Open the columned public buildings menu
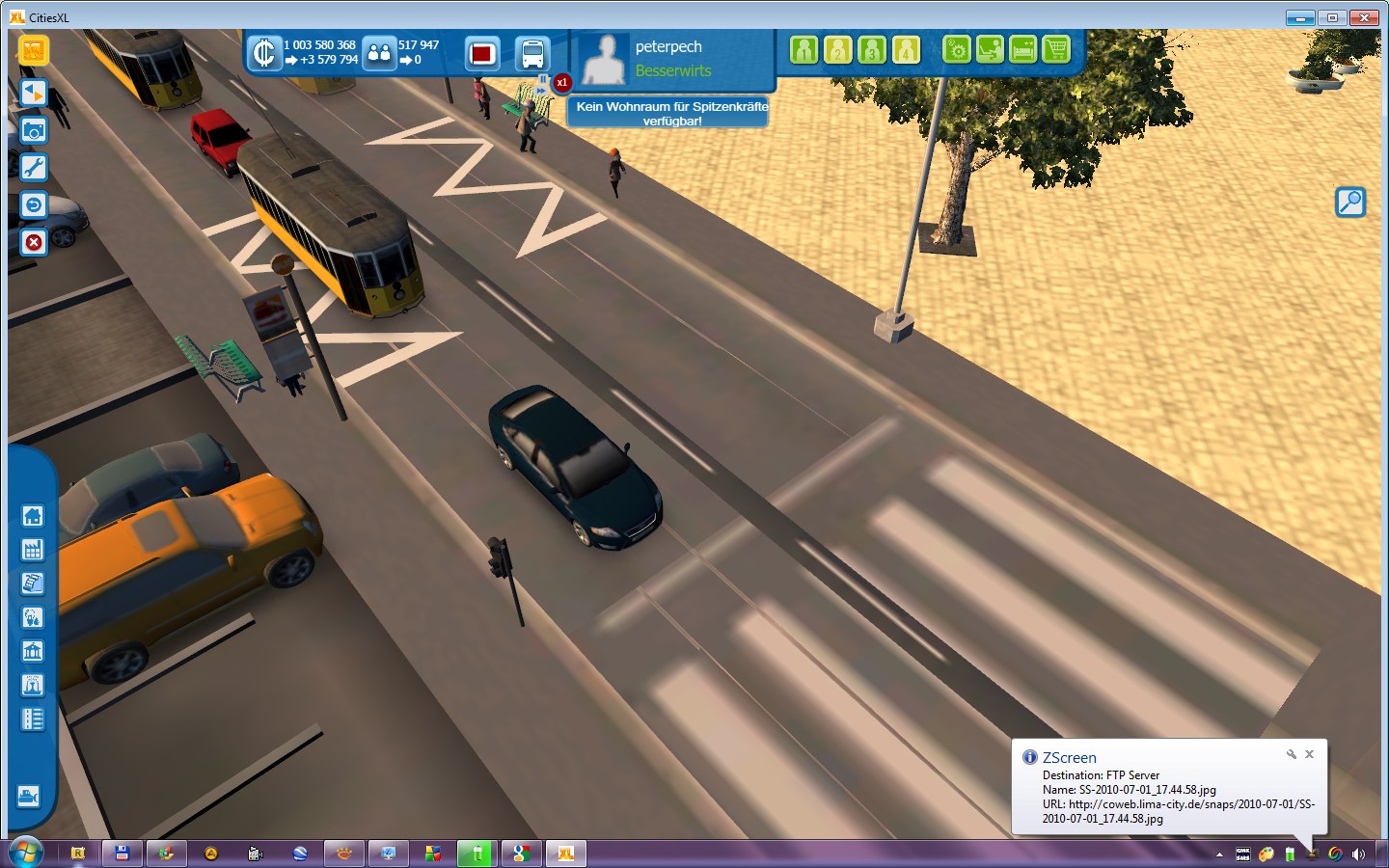The width and height of the screenshot is (1389, 868). (33, 652)
